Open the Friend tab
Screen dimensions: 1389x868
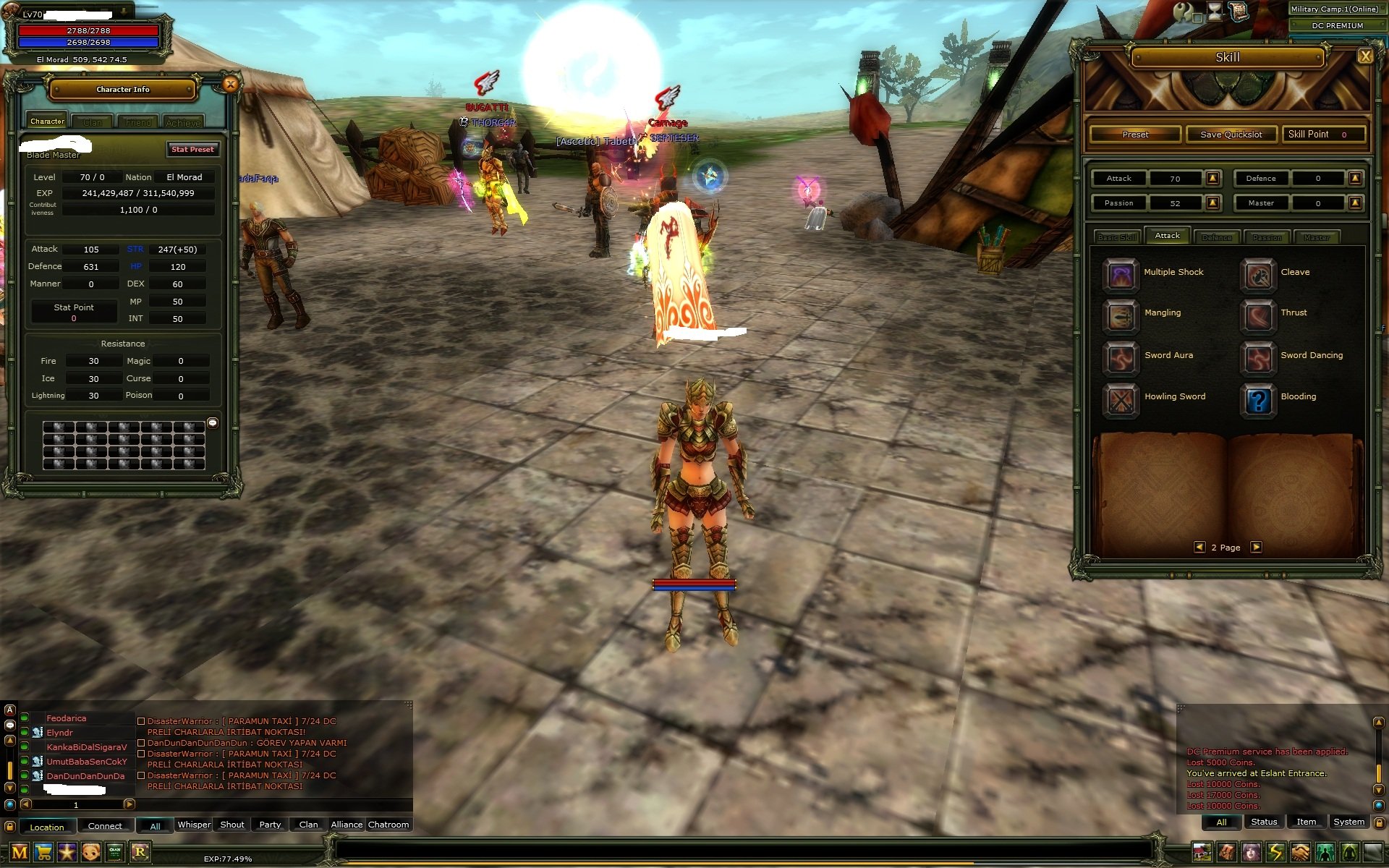pyautogui.click(x=138, y=122)
